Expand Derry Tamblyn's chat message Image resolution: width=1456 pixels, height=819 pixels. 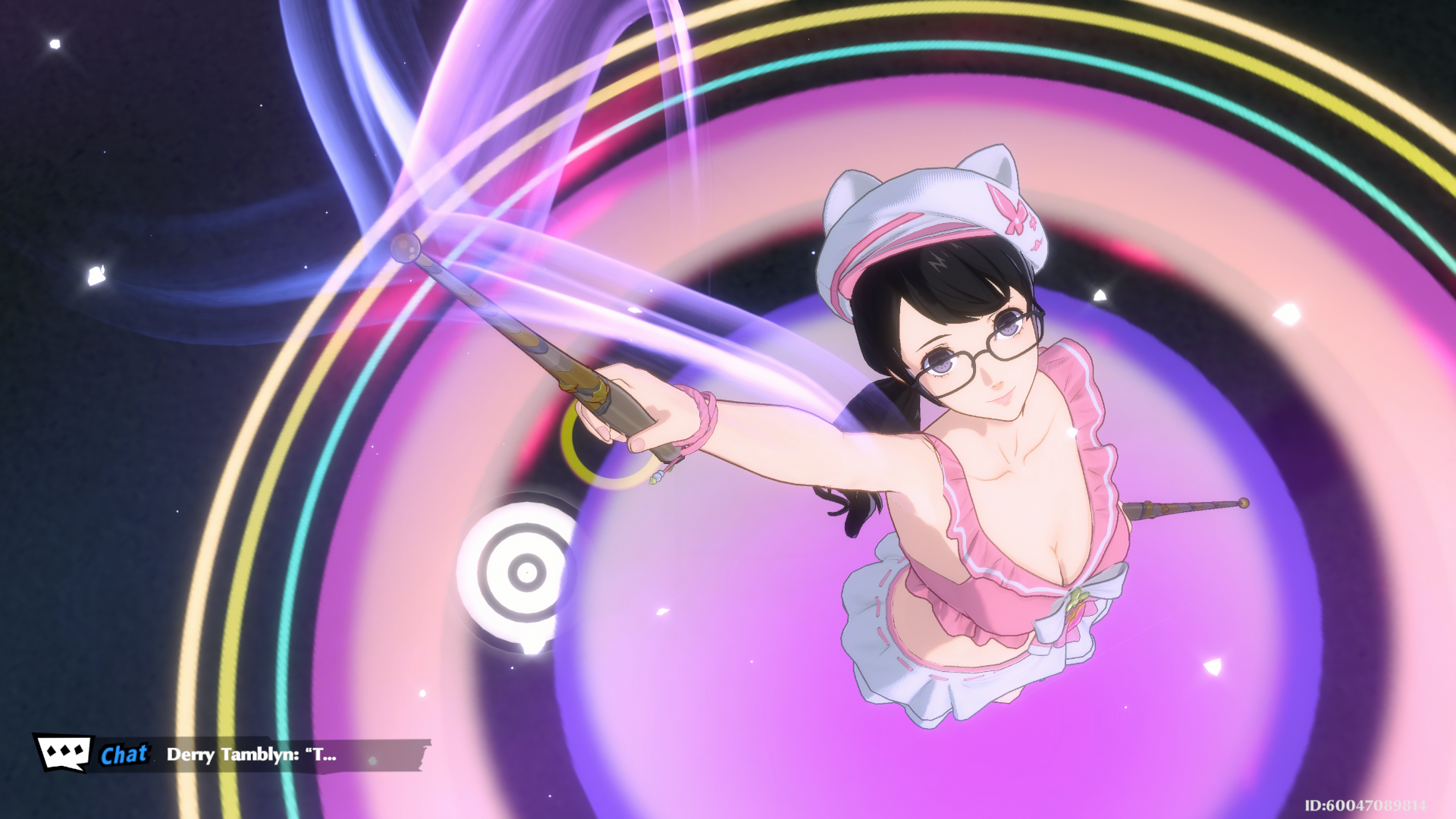coord(252,755)
